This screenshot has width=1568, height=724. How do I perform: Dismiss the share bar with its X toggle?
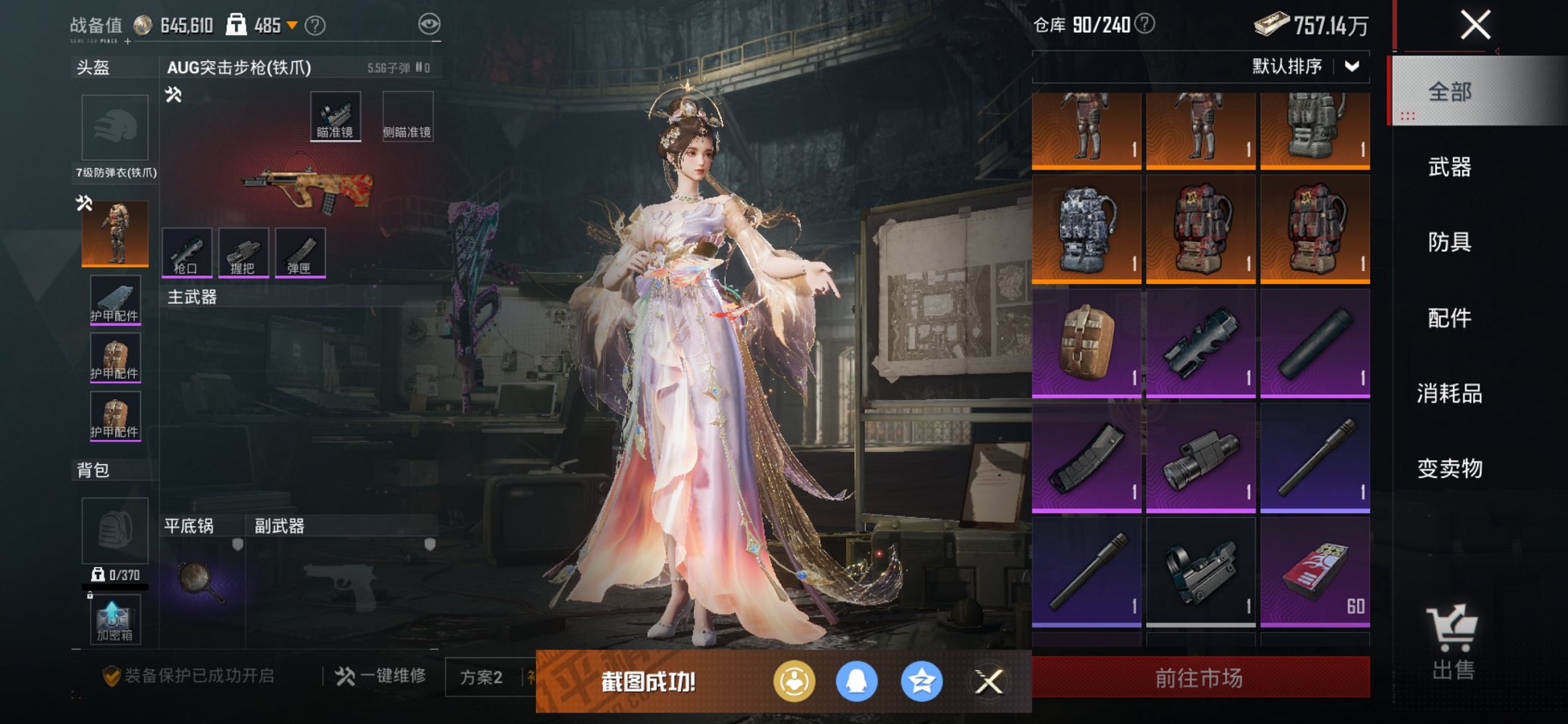(990, 680)
